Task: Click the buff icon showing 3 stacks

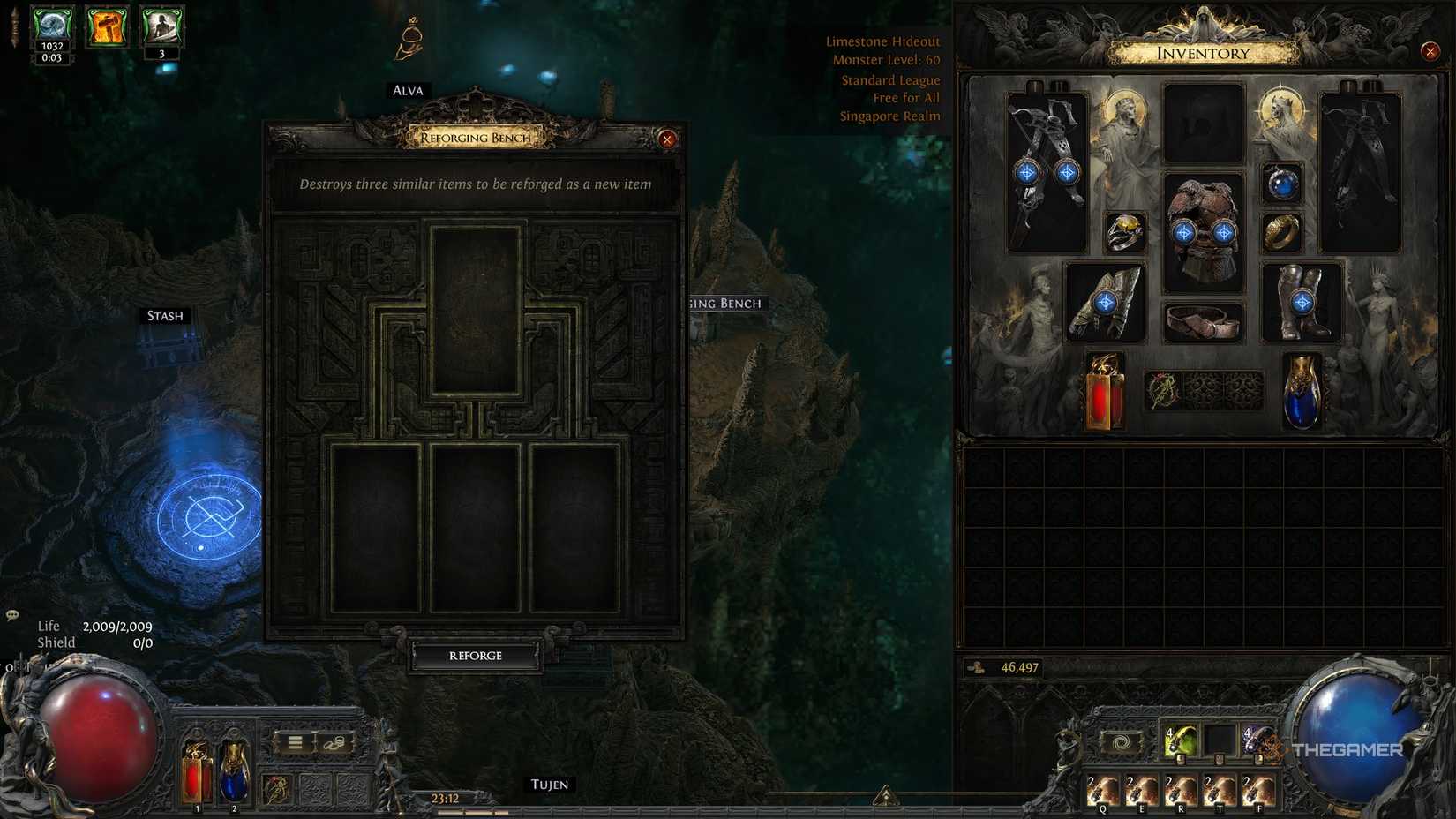Action: (161, 26)
